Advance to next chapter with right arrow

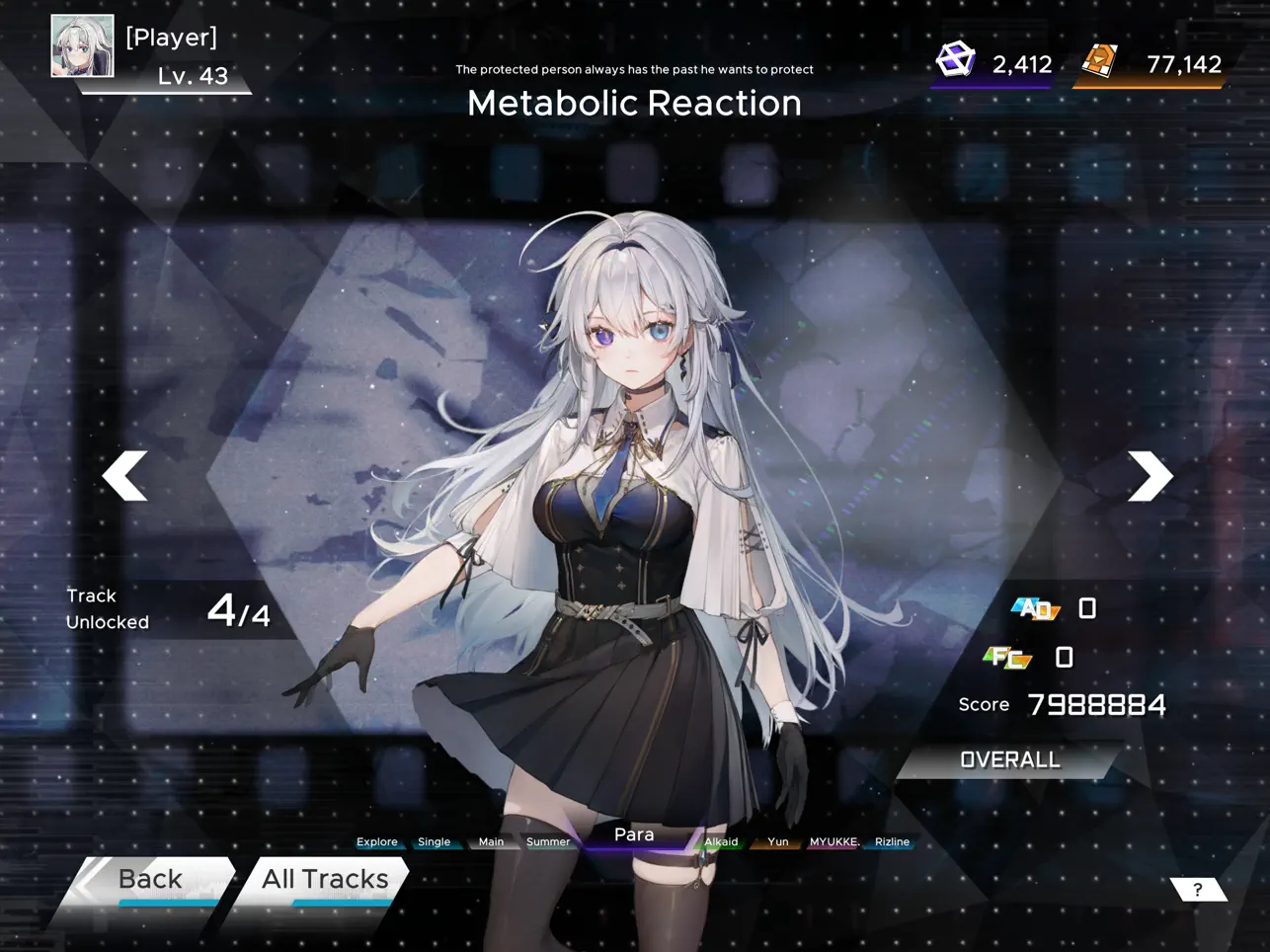(x=1150, y=476)
